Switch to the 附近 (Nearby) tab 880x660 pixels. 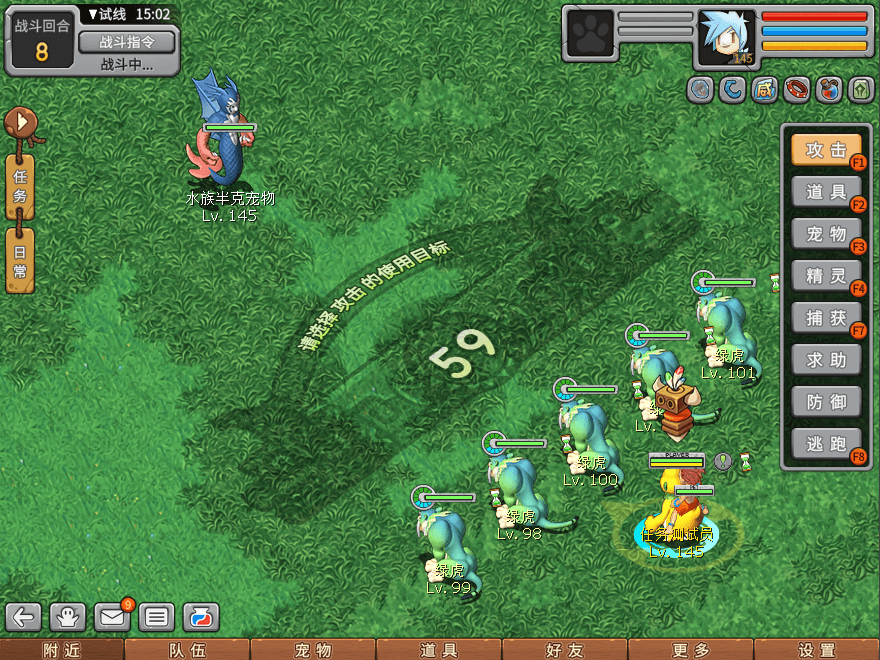click(62, 650)
